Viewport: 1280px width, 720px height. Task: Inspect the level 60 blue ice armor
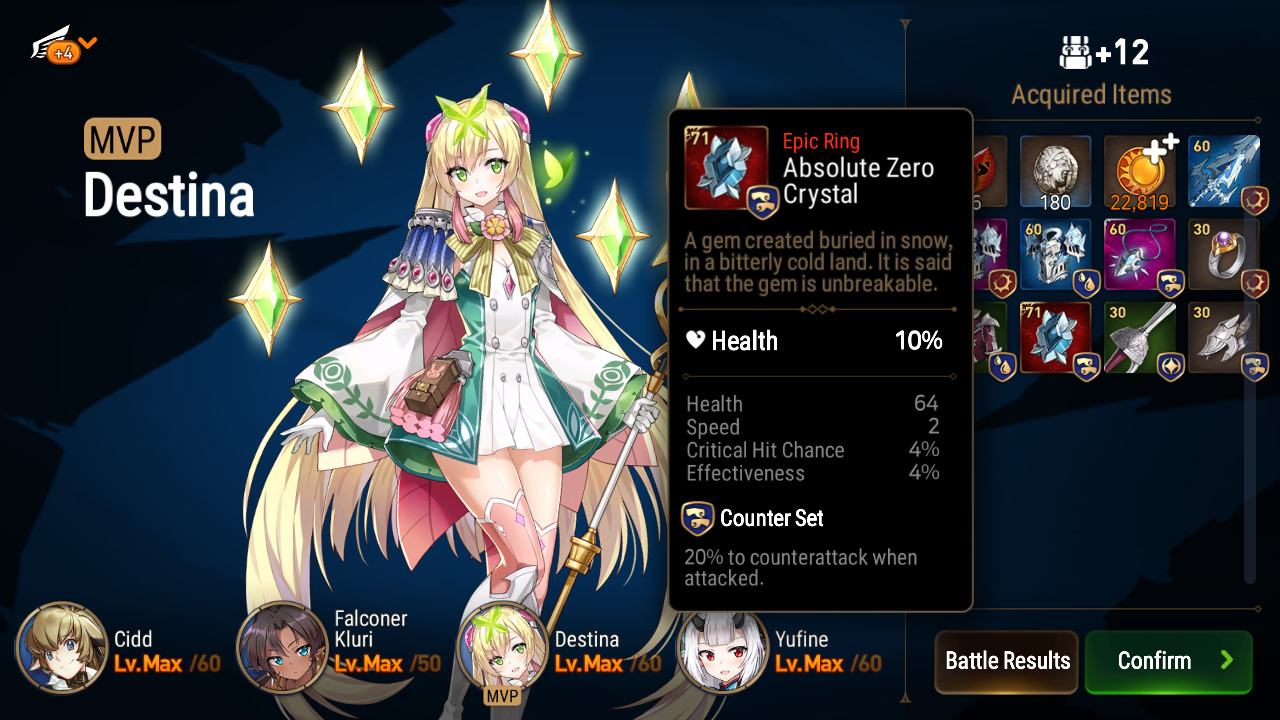1055,256
